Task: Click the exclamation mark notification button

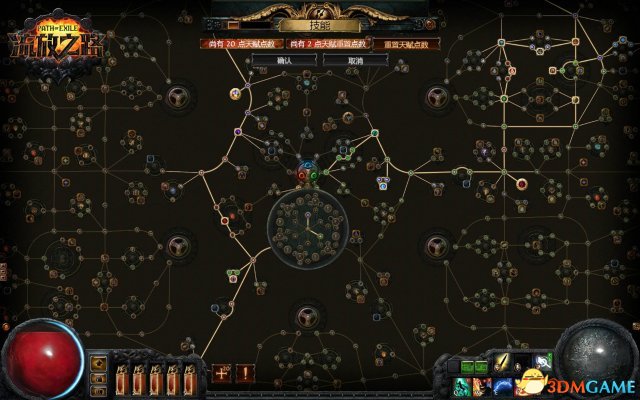Action: point(245,373)
